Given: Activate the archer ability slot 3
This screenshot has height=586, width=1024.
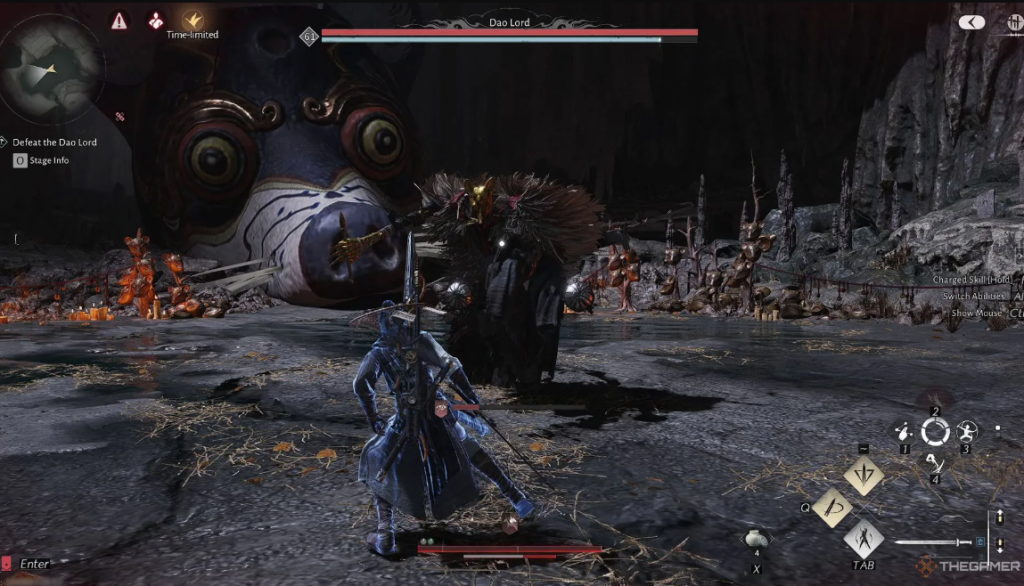Looking at the screenshot, I should (967, 432).
